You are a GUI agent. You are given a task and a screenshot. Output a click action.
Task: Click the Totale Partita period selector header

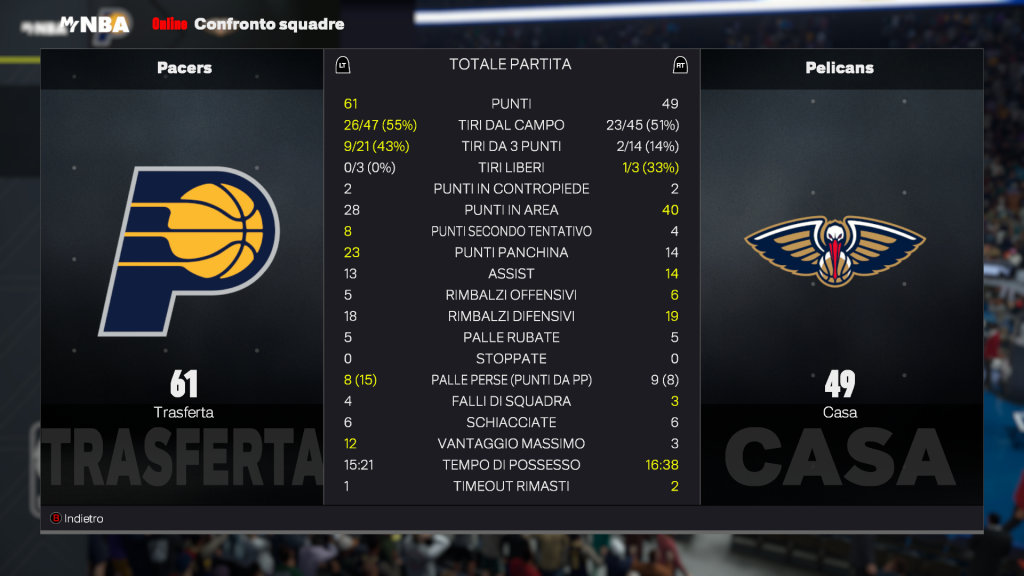[x=510, y=64]
